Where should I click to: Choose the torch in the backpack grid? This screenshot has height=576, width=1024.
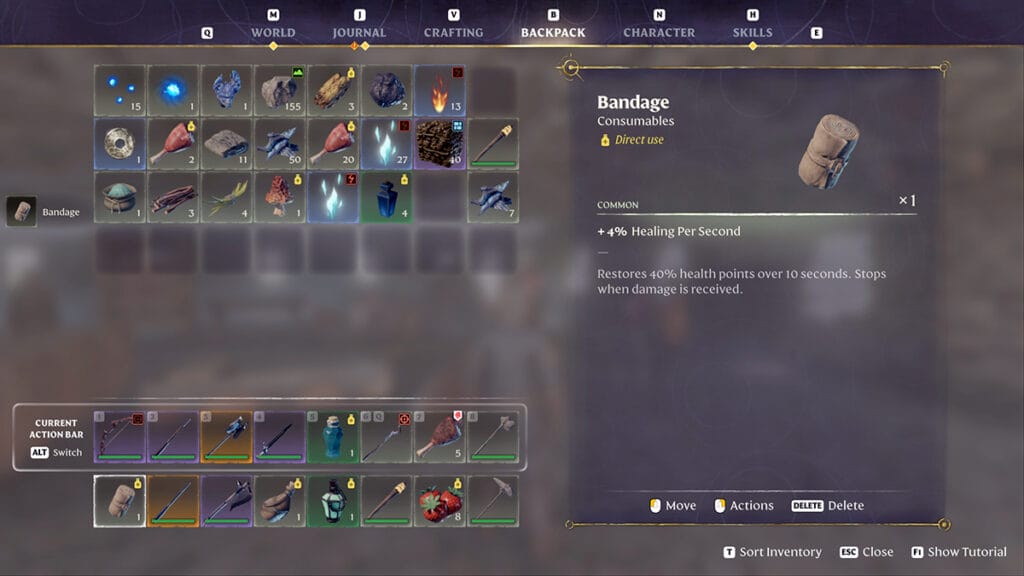[x=494, y=144]
